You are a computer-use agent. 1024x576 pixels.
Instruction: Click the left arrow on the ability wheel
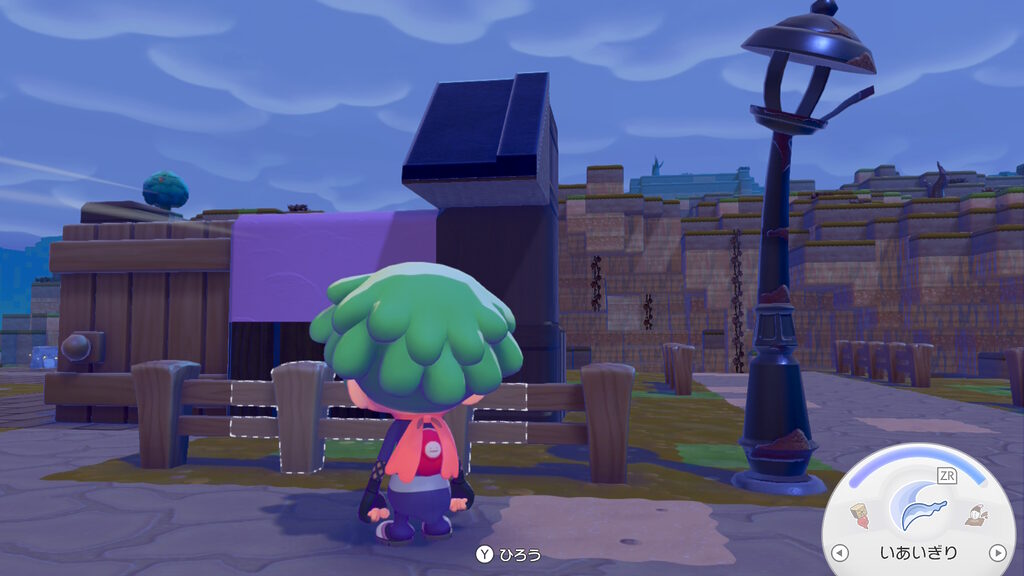point(840,552)
